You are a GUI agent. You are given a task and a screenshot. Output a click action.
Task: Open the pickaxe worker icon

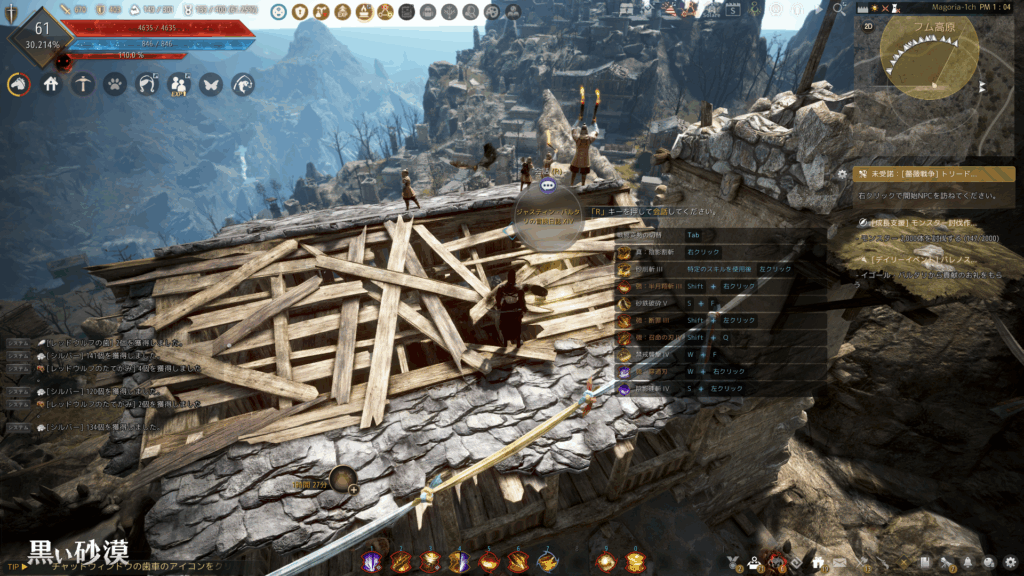click(x=83, y=85)
